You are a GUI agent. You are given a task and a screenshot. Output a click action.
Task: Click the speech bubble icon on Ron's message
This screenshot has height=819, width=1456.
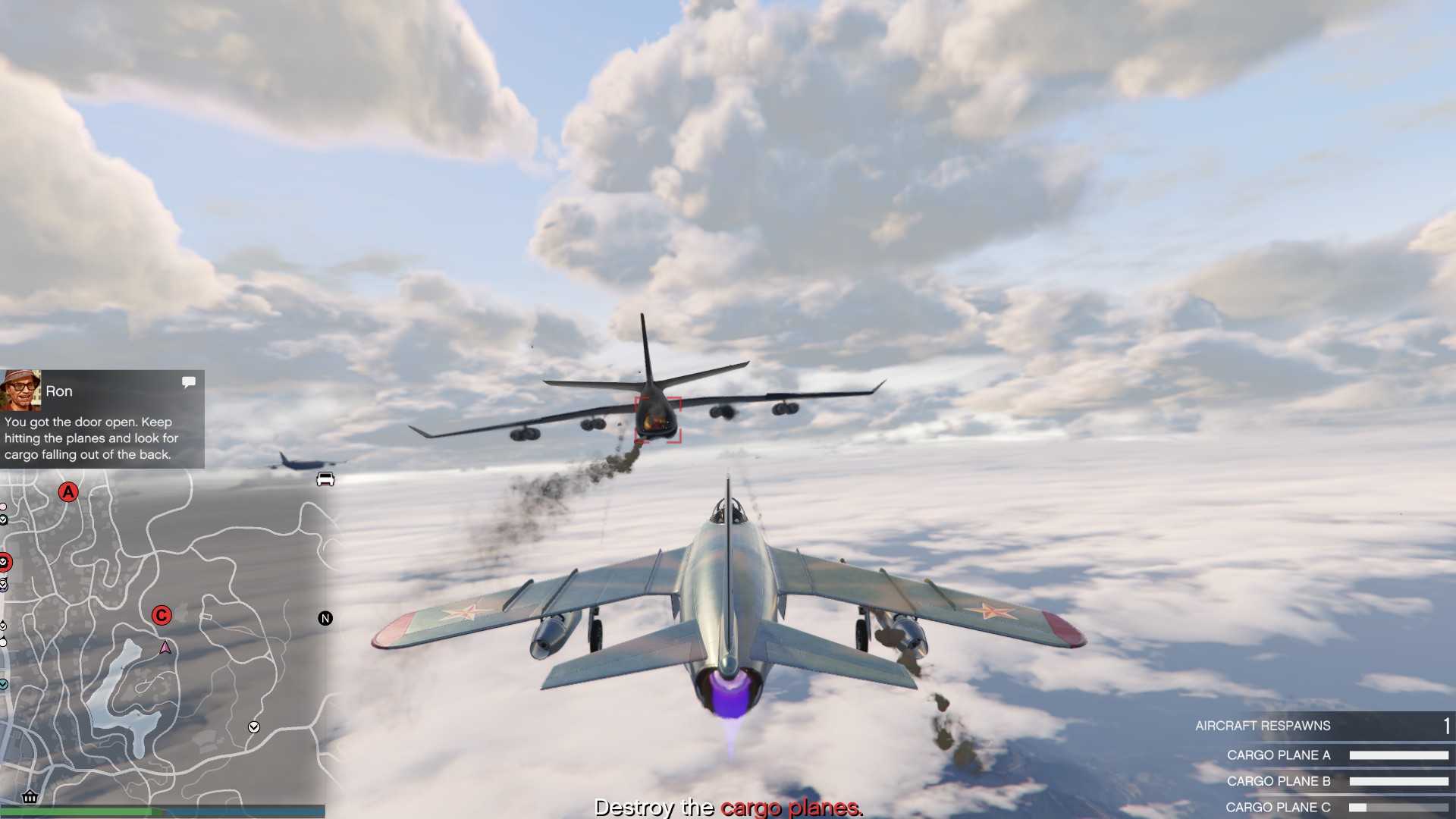189,382
